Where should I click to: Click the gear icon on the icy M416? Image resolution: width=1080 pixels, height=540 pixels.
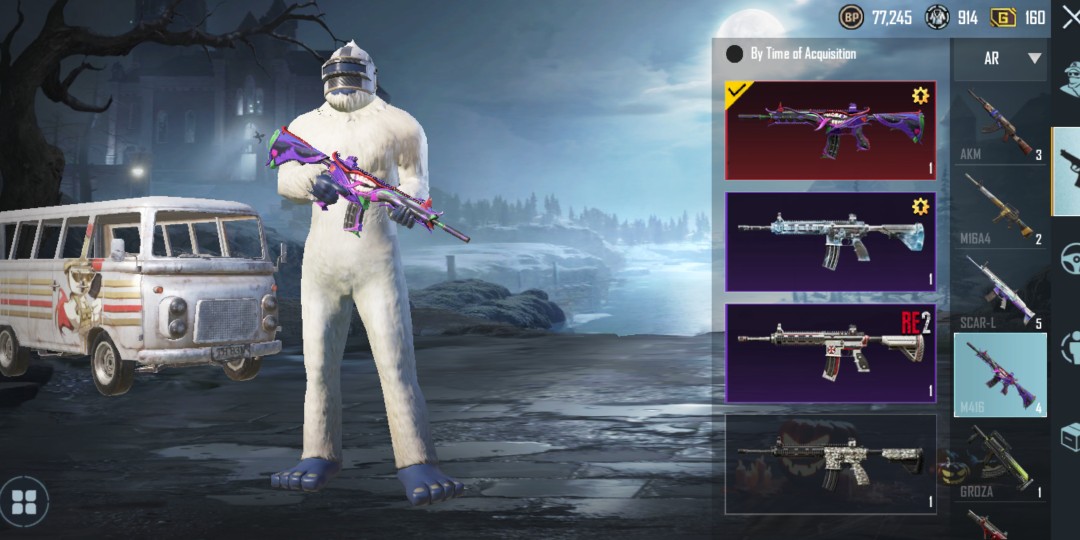coord(920,206)
